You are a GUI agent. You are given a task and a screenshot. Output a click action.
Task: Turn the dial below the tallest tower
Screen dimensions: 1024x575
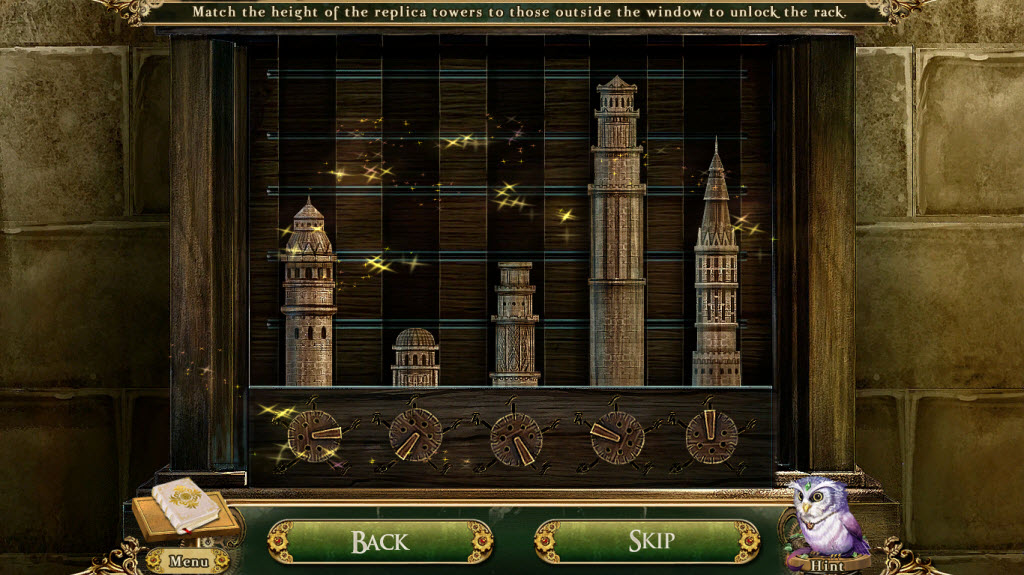pyautogui.click(x=616, y=437)
